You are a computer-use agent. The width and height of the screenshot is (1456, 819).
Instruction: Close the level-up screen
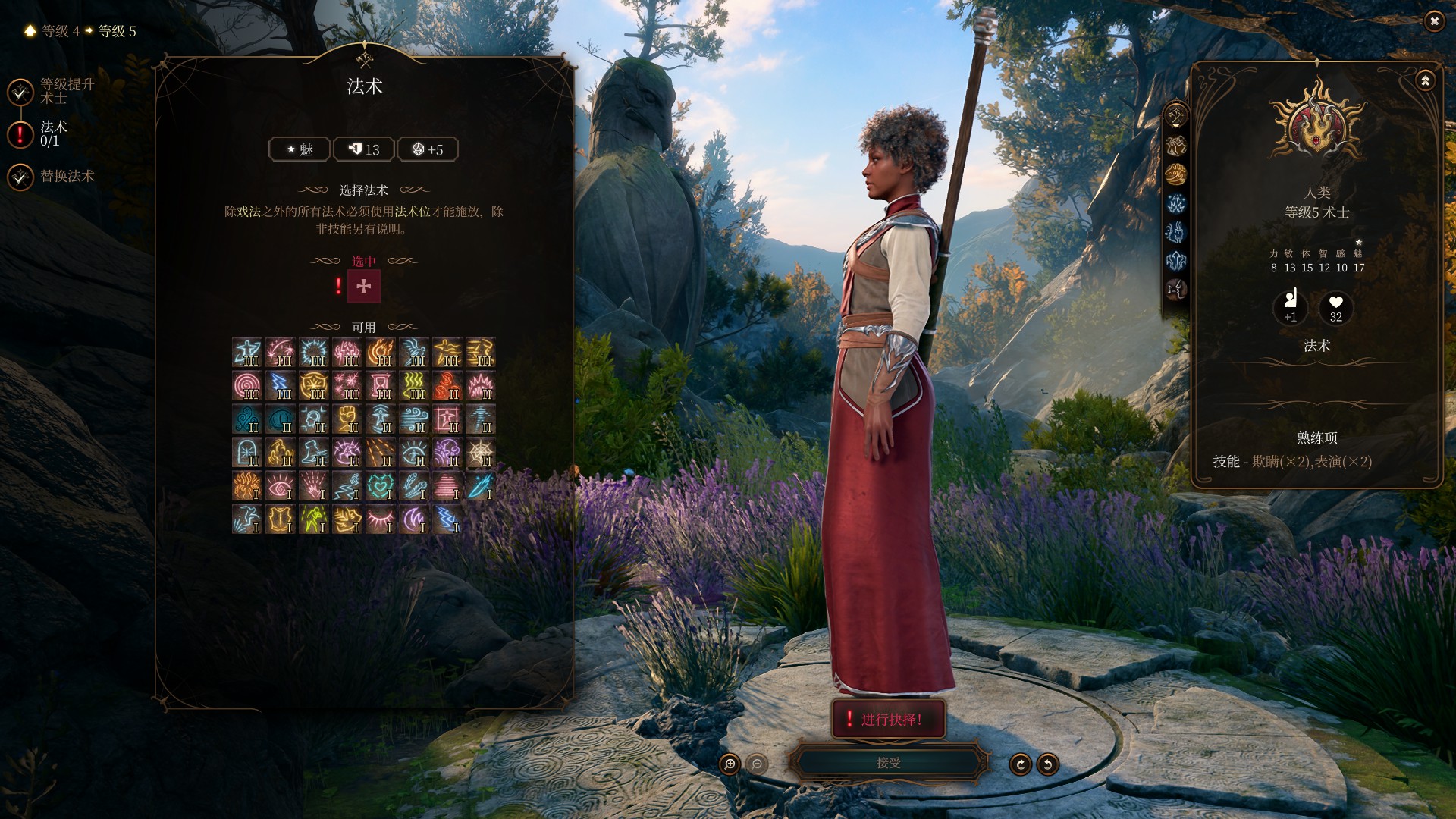1434,22
